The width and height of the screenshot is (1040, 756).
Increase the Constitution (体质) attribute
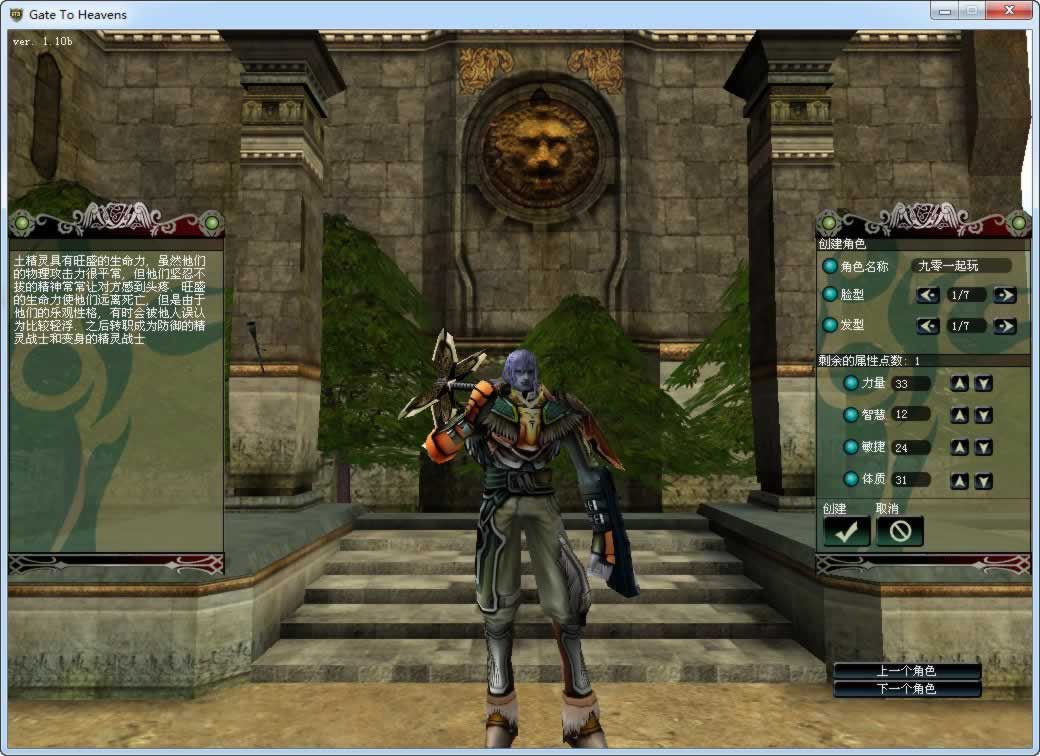point(959,481)
